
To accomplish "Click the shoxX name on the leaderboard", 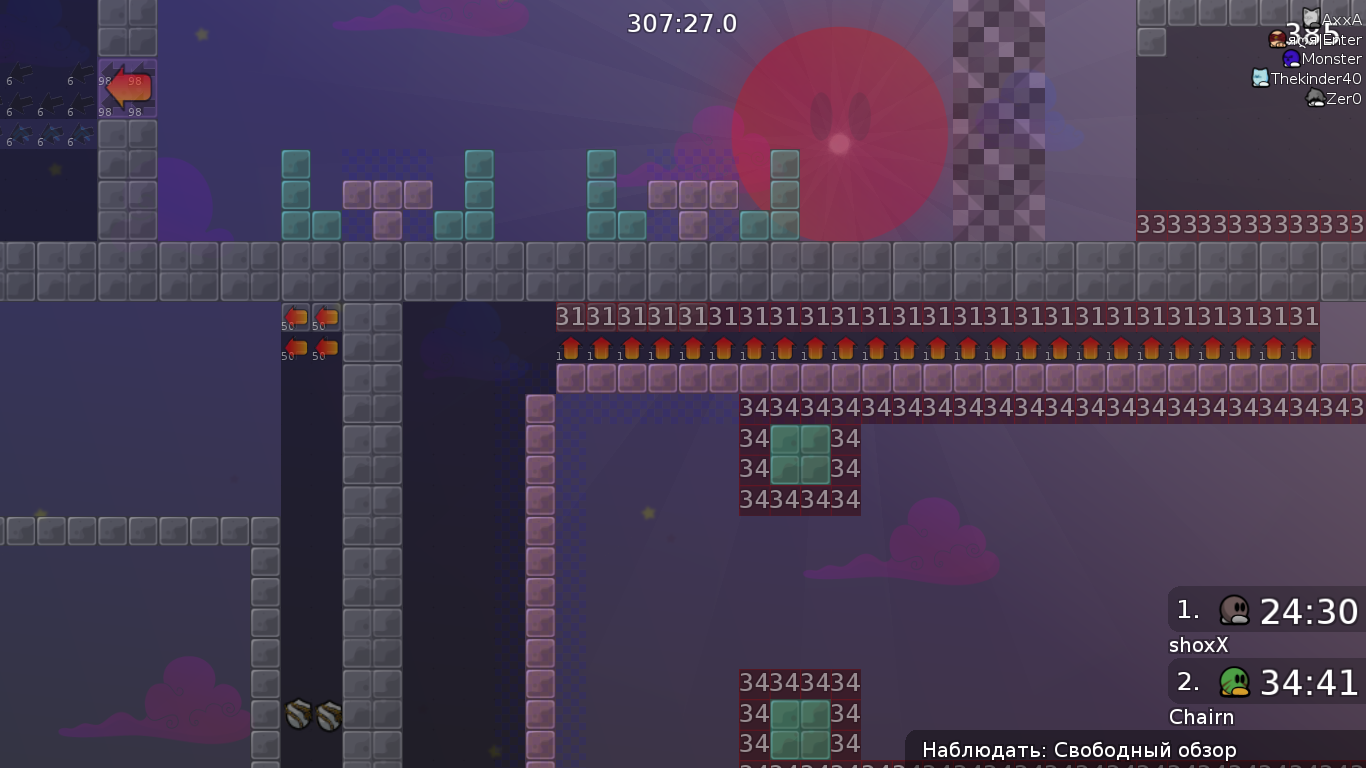I will (x=1198, y=645).
